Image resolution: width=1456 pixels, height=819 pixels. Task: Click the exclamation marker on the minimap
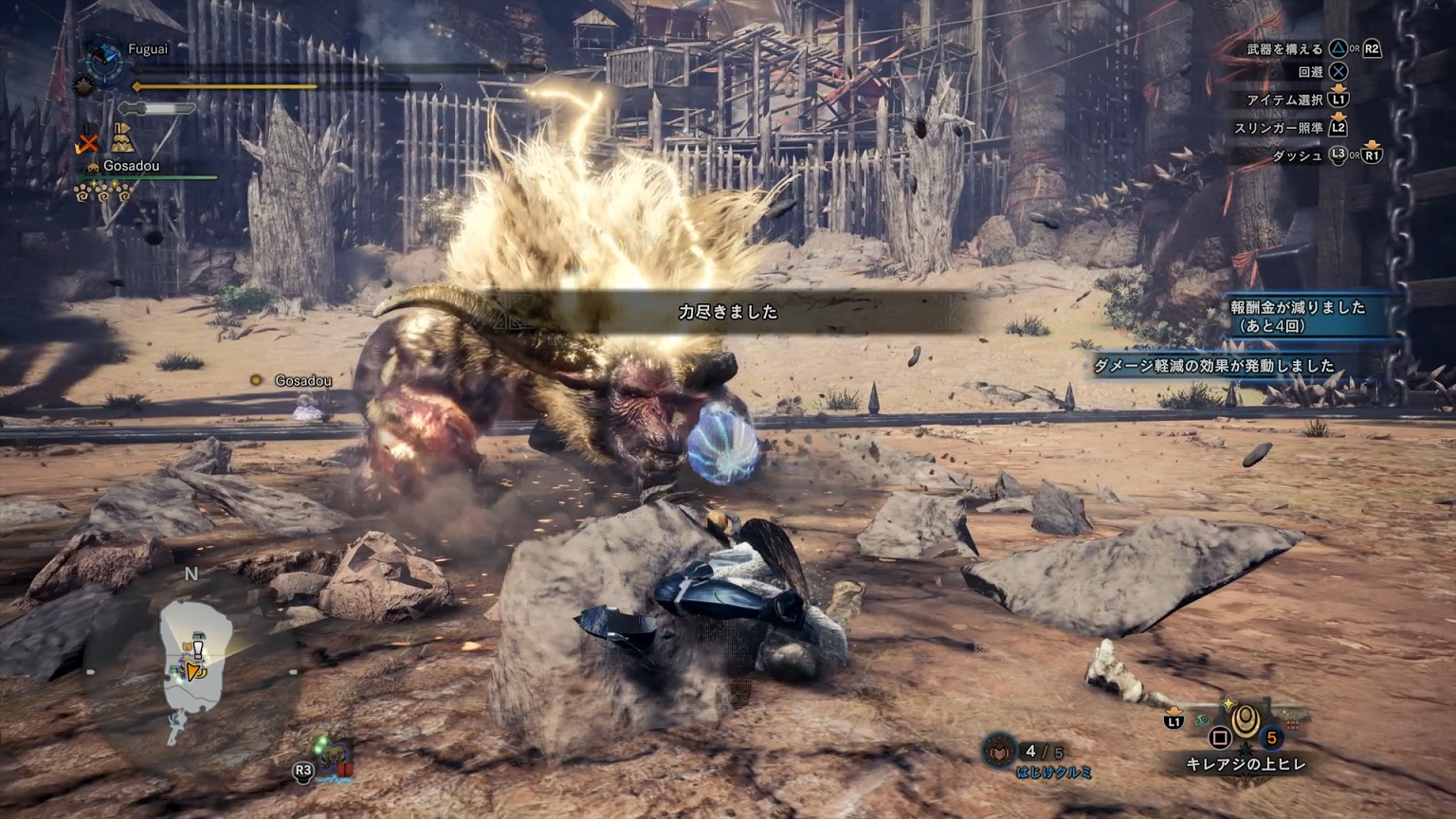point(198,649)
